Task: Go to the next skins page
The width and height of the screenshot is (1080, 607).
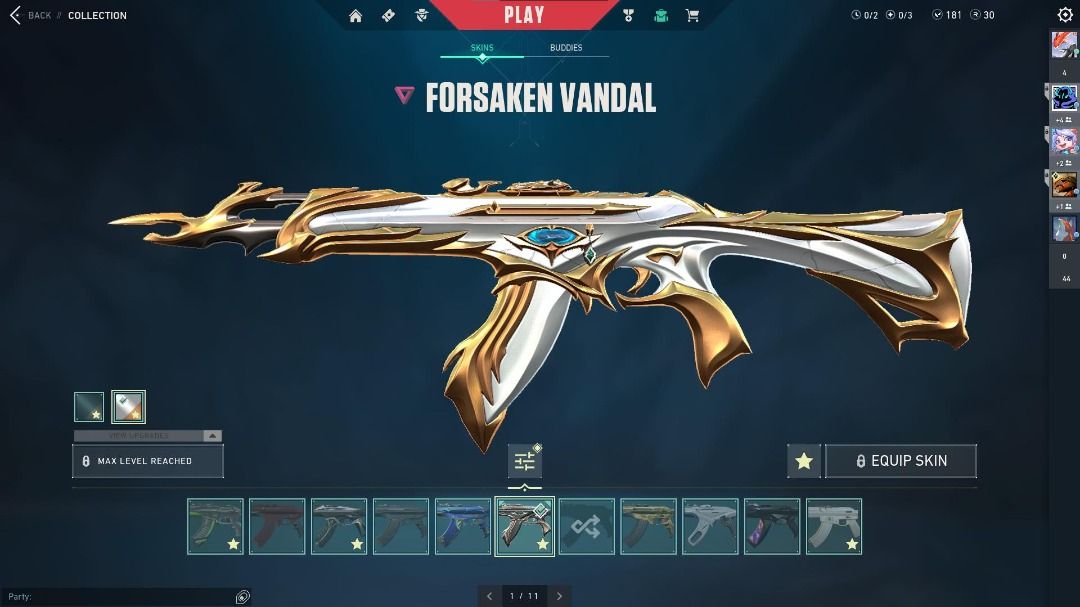Action: (x=560, y=596)
